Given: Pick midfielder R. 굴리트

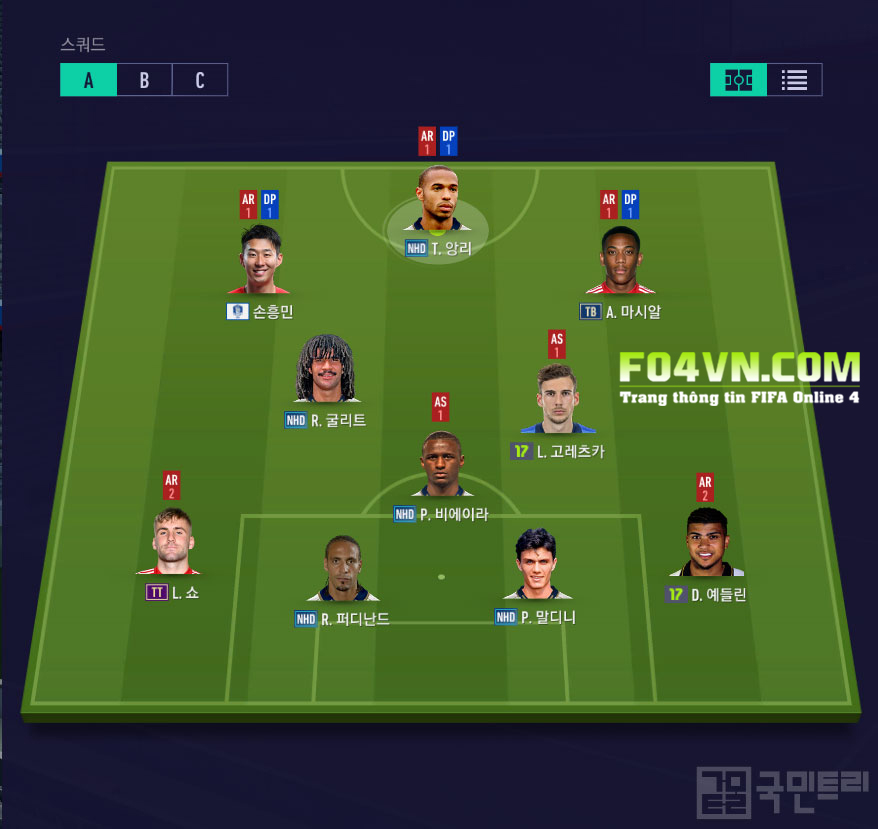Looking at the screenshot, I should (x=326, y=370).
